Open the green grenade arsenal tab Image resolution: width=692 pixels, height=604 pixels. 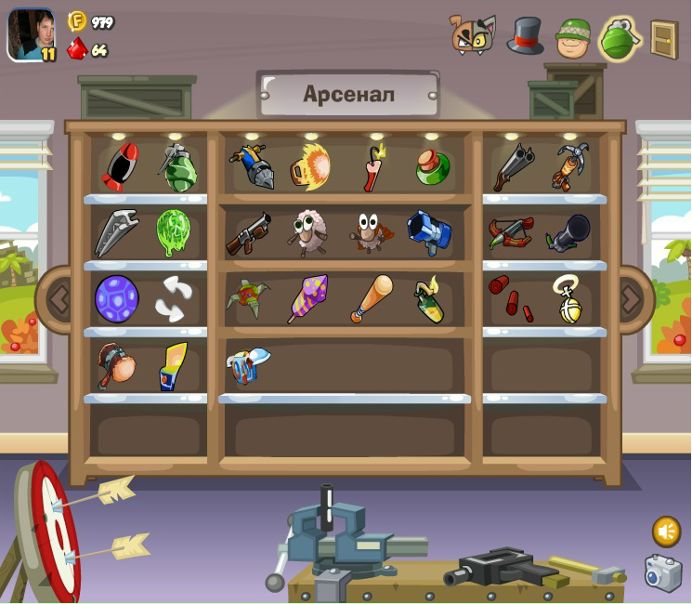(619, 38)
